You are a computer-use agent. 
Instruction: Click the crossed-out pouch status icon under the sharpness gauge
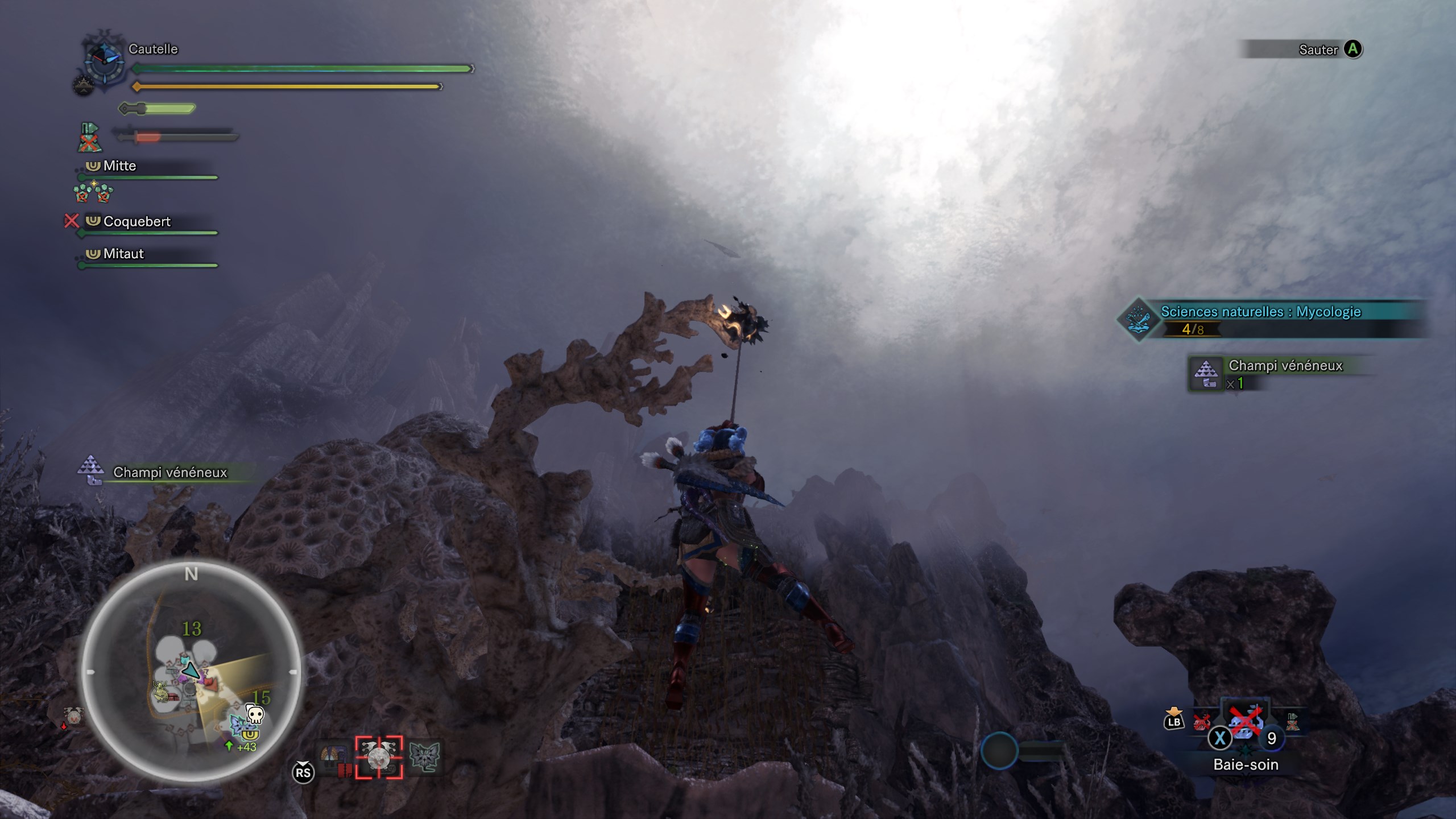tap(89, 138)
